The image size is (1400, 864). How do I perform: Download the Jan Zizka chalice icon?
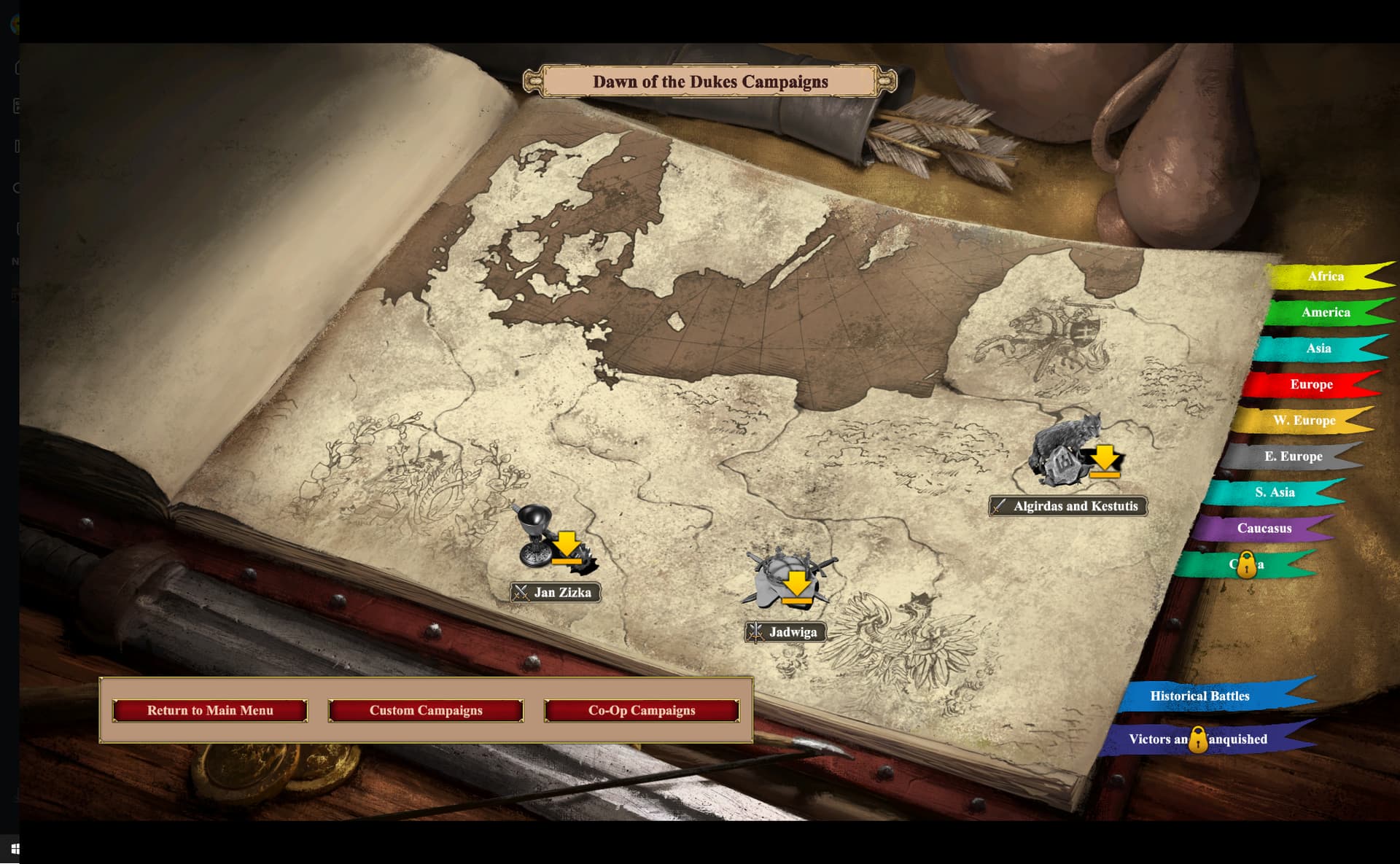tap(554, 541)
